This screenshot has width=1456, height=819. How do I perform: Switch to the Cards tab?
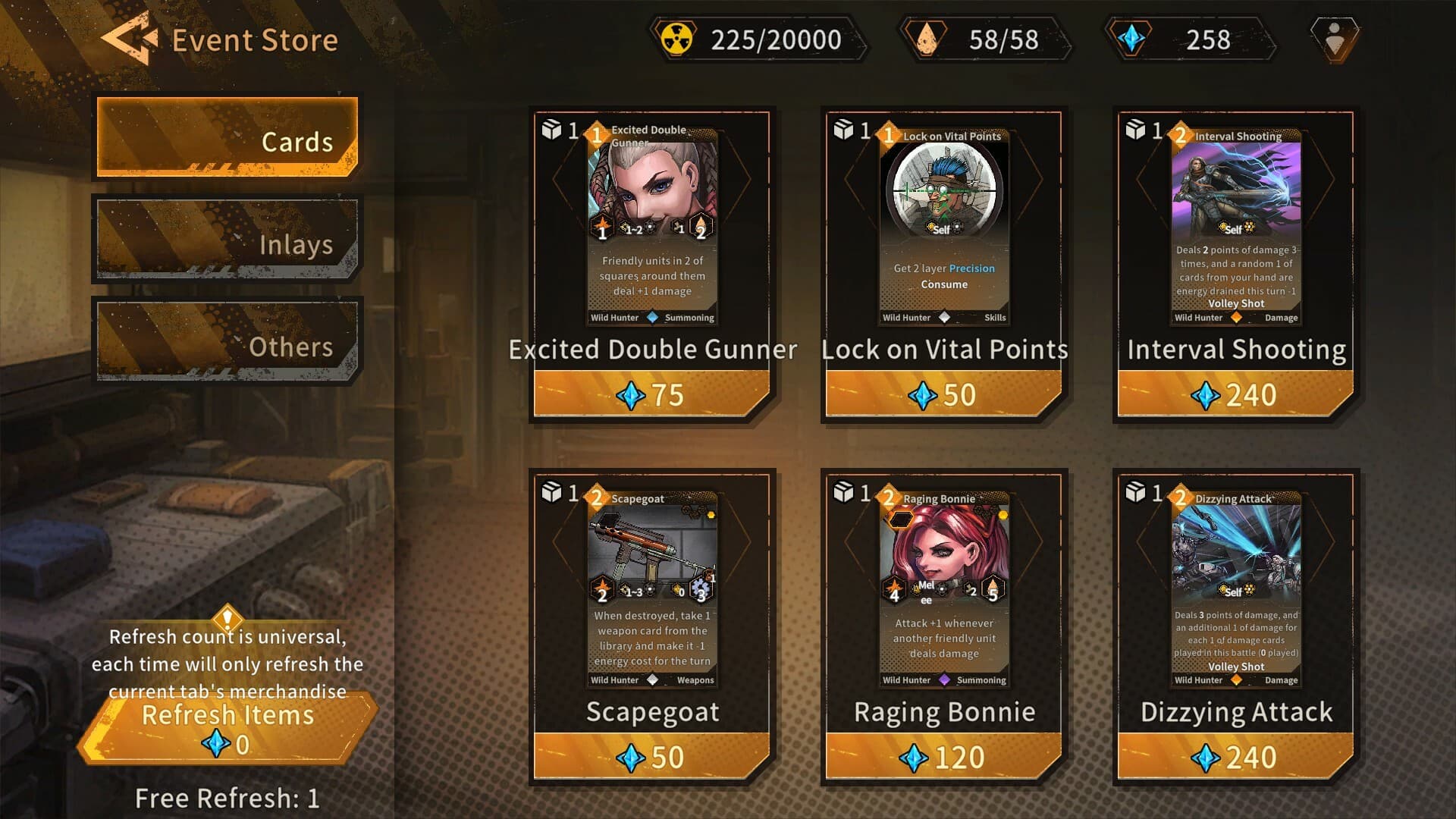[x=224, y=140]
